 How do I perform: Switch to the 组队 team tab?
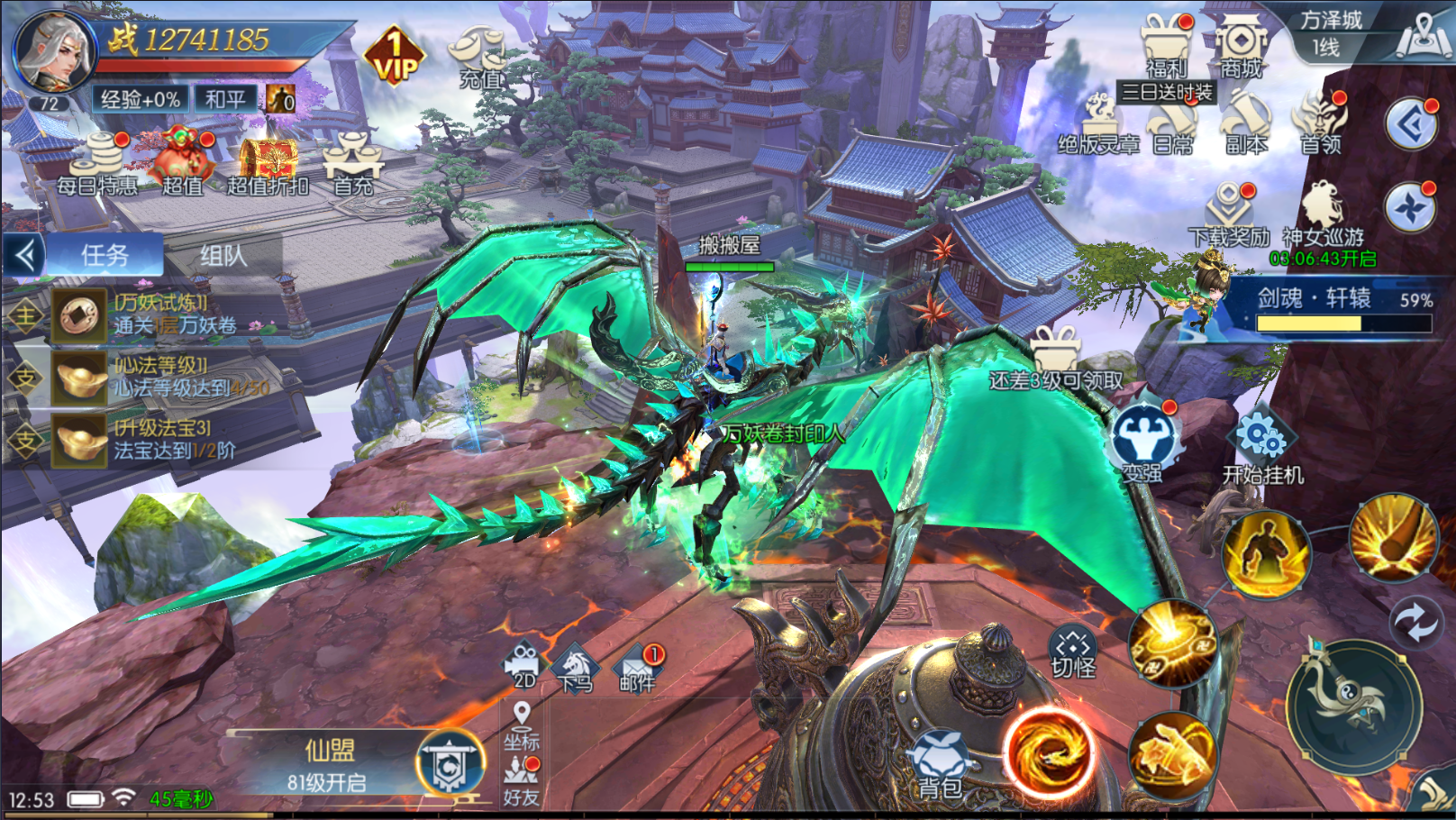[223, 256]
